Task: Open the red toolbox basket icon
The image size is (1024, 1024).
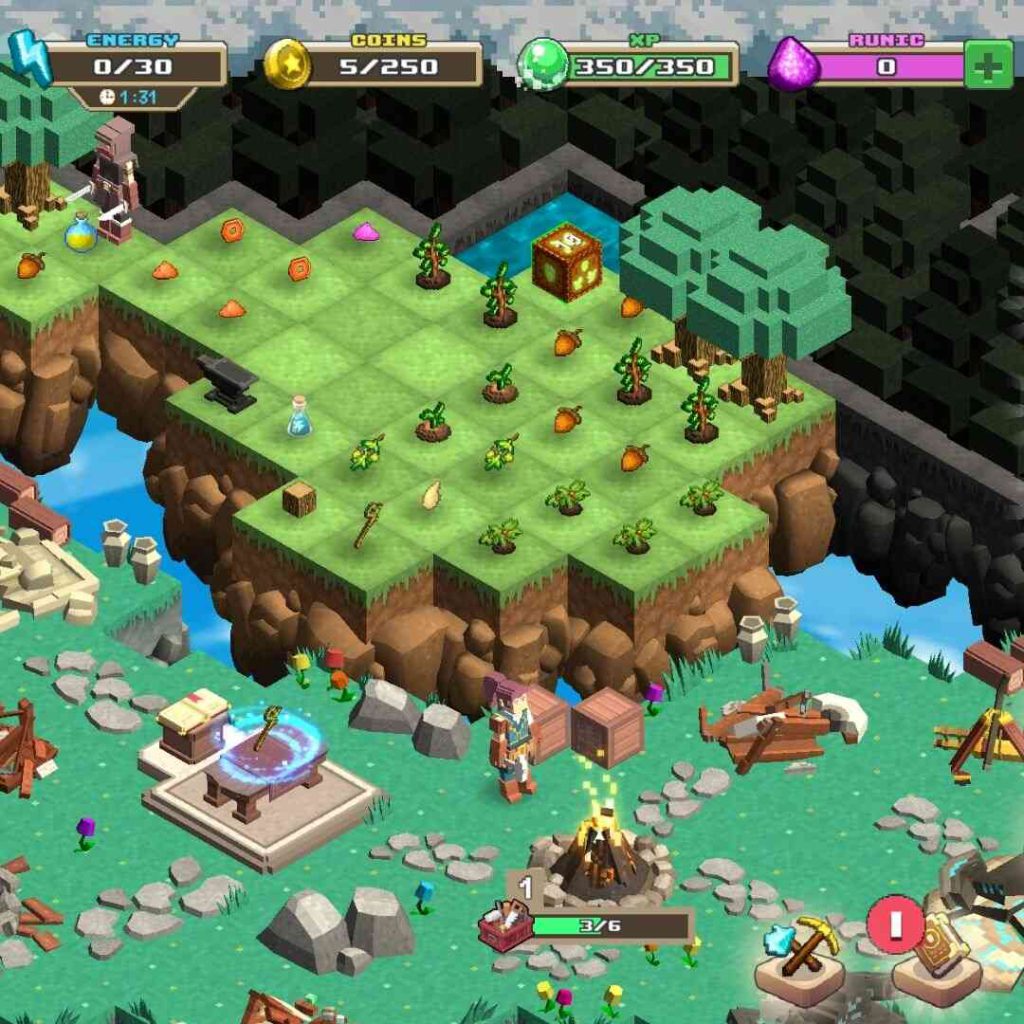Action: 506,926
